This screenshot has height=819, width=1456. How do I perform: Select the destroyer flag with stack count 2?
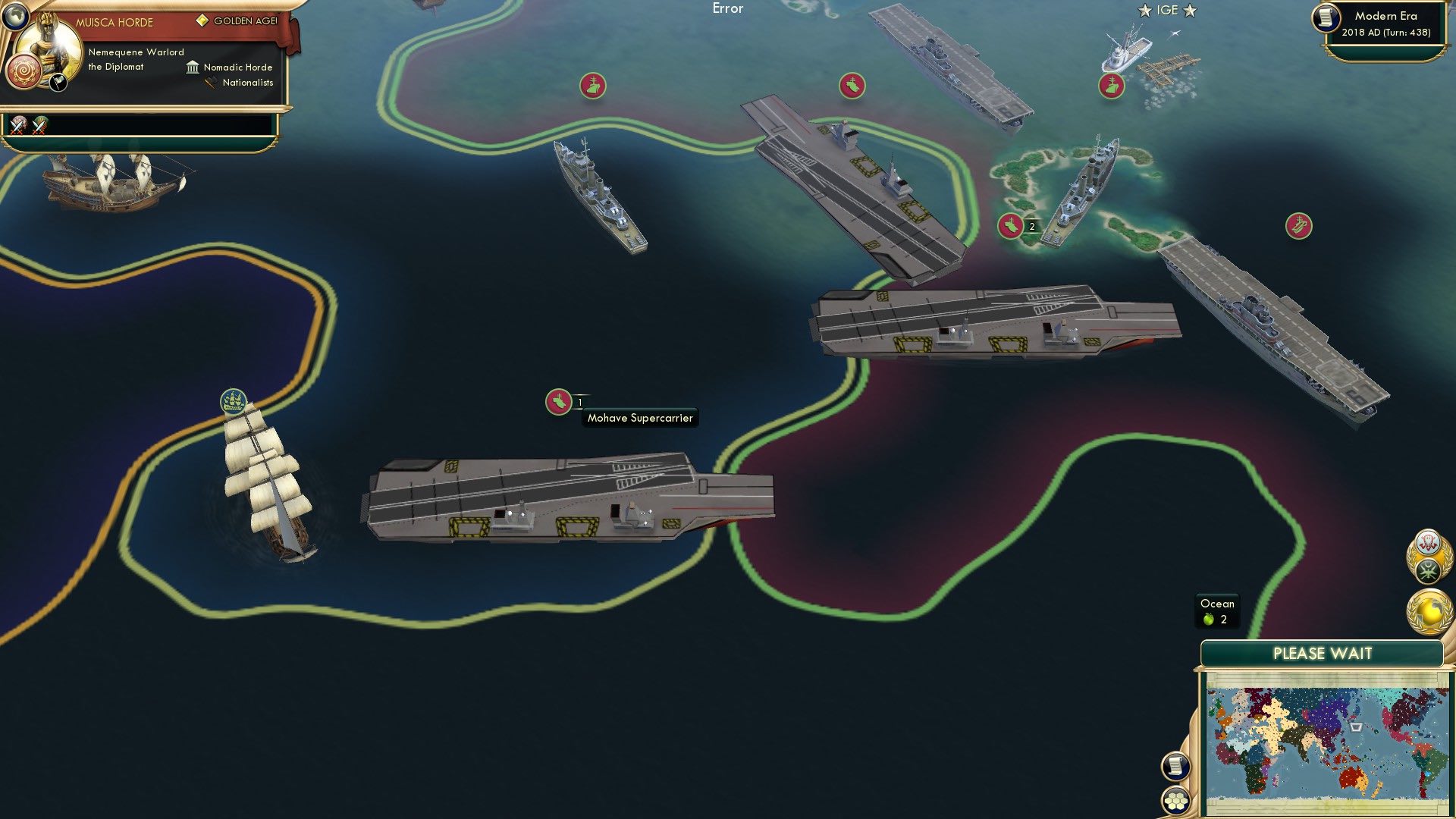(x=1012, y=224)
